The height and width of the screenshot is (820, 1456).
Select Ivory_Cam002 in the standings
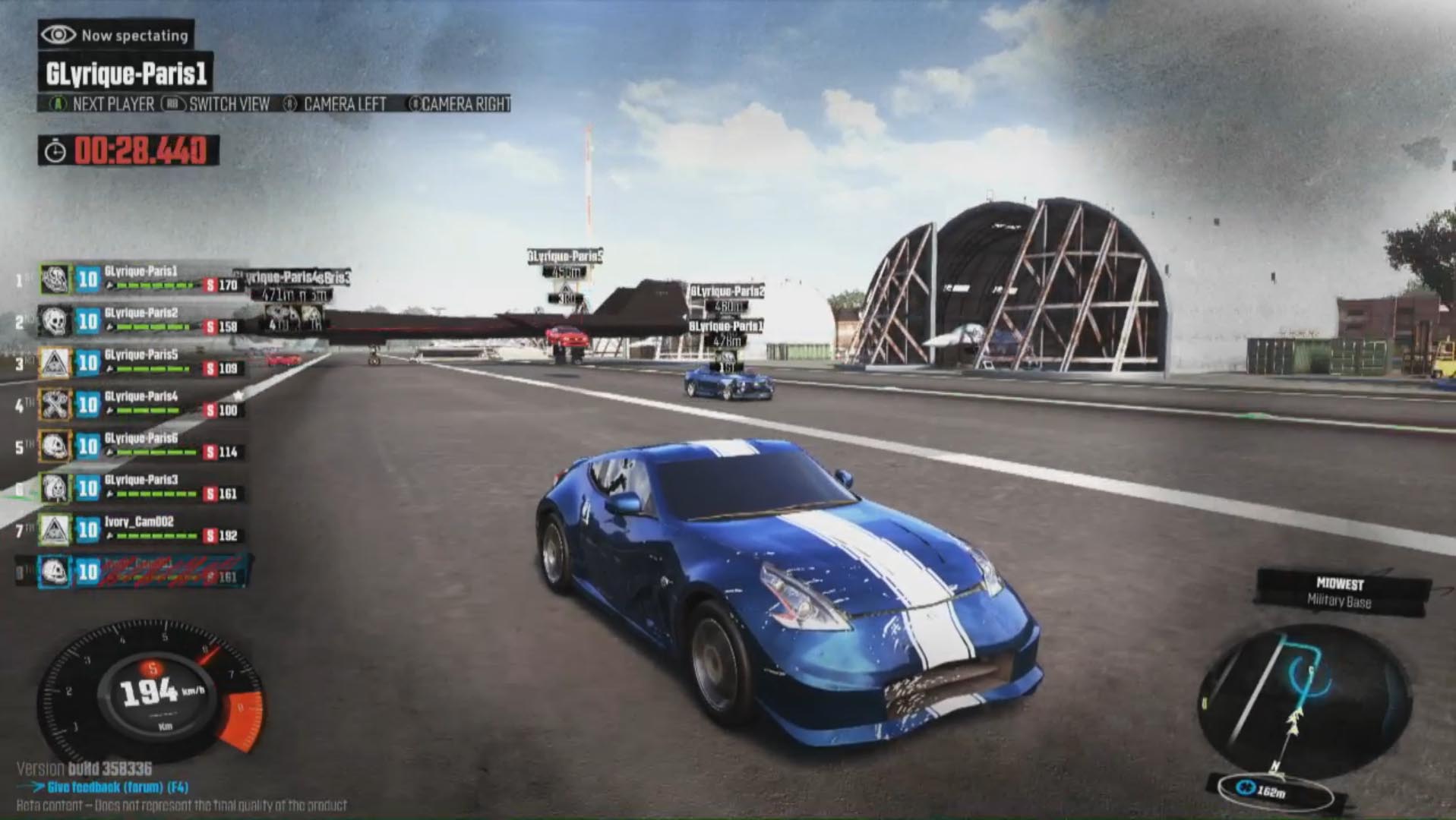(141, 529)
